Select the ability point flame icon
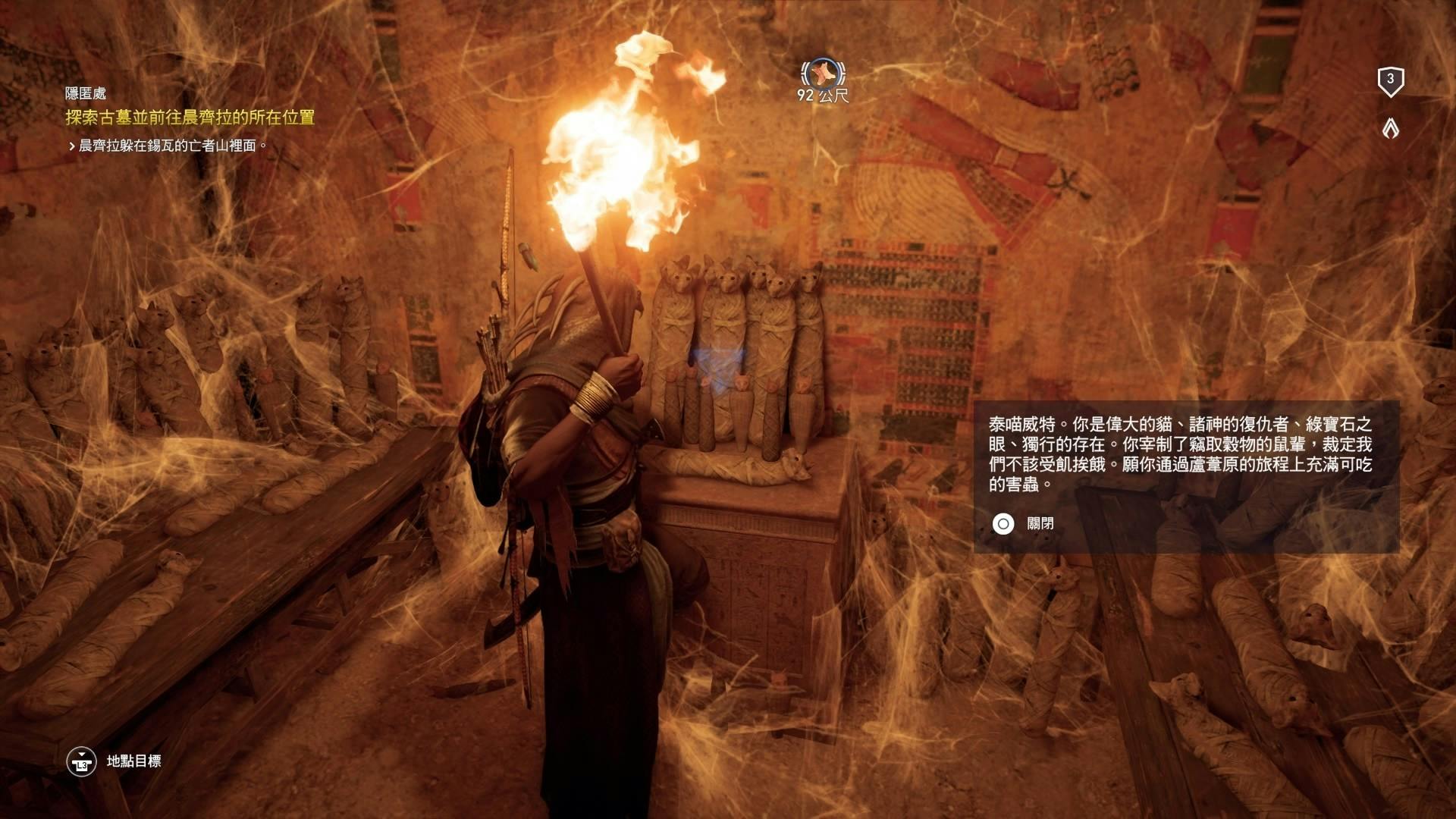 pyautogui.click(x=1390, y=129)
